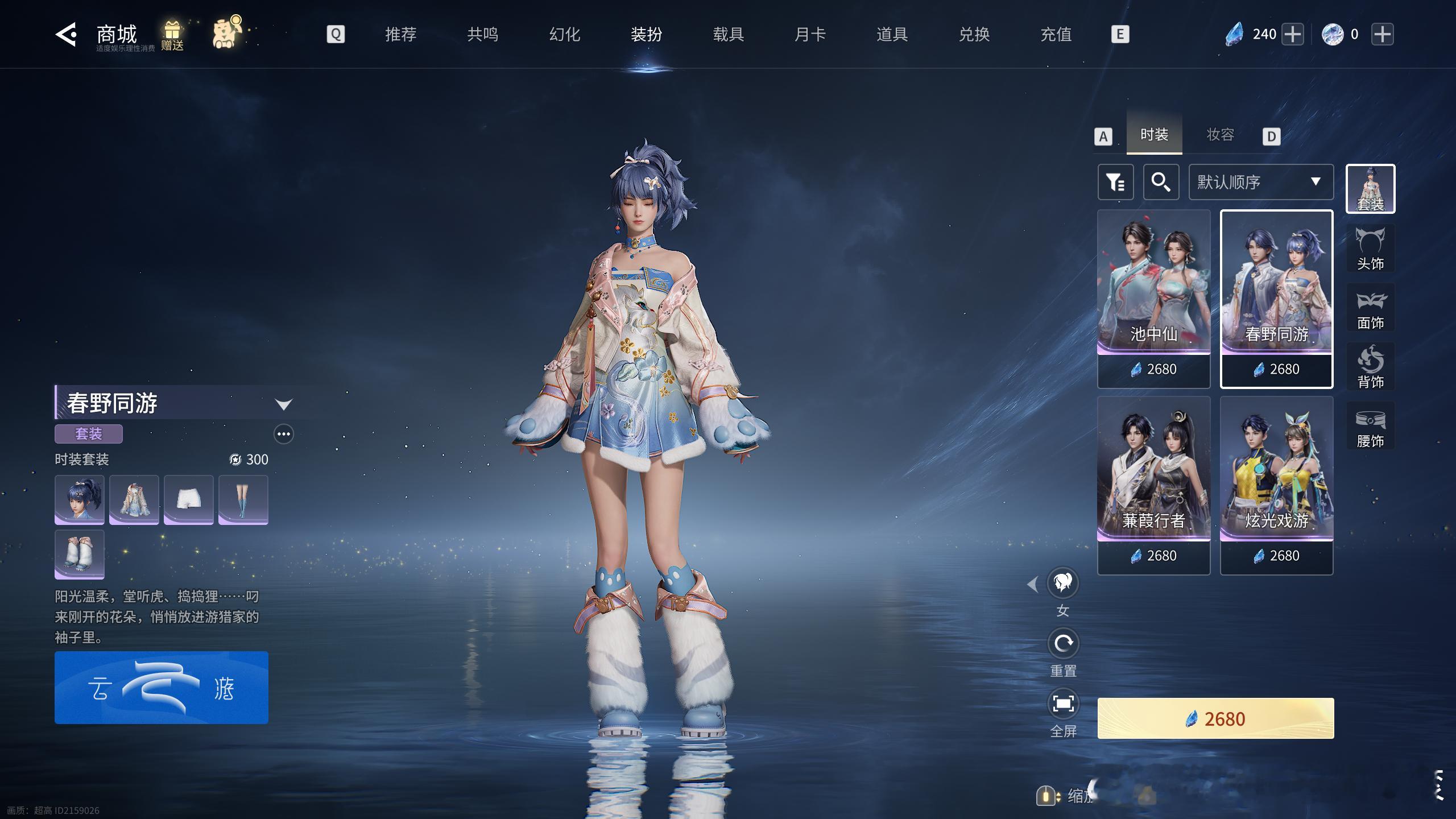The height and width of the screenshot is (819, 1456).
Task: Select the 月卡 monthly card tab
Action: pos(810,35)
